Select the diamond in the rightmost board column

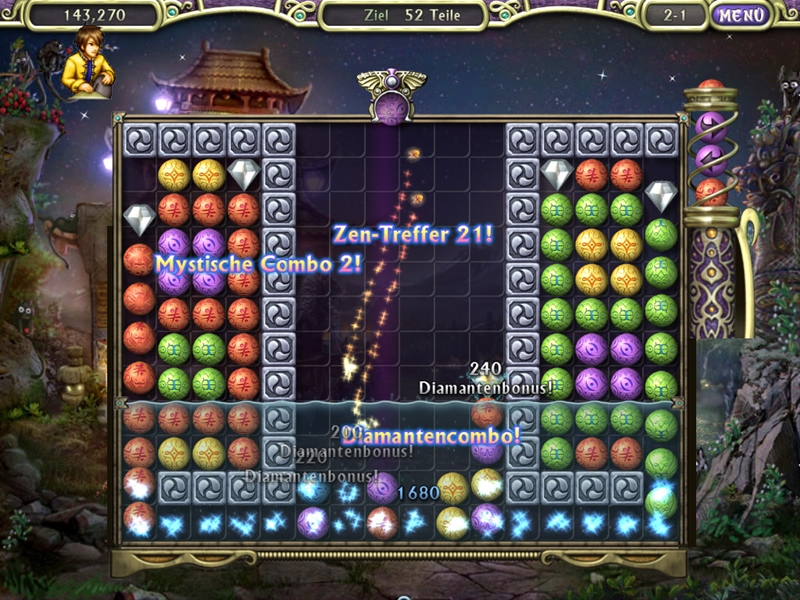coord(661,194)
